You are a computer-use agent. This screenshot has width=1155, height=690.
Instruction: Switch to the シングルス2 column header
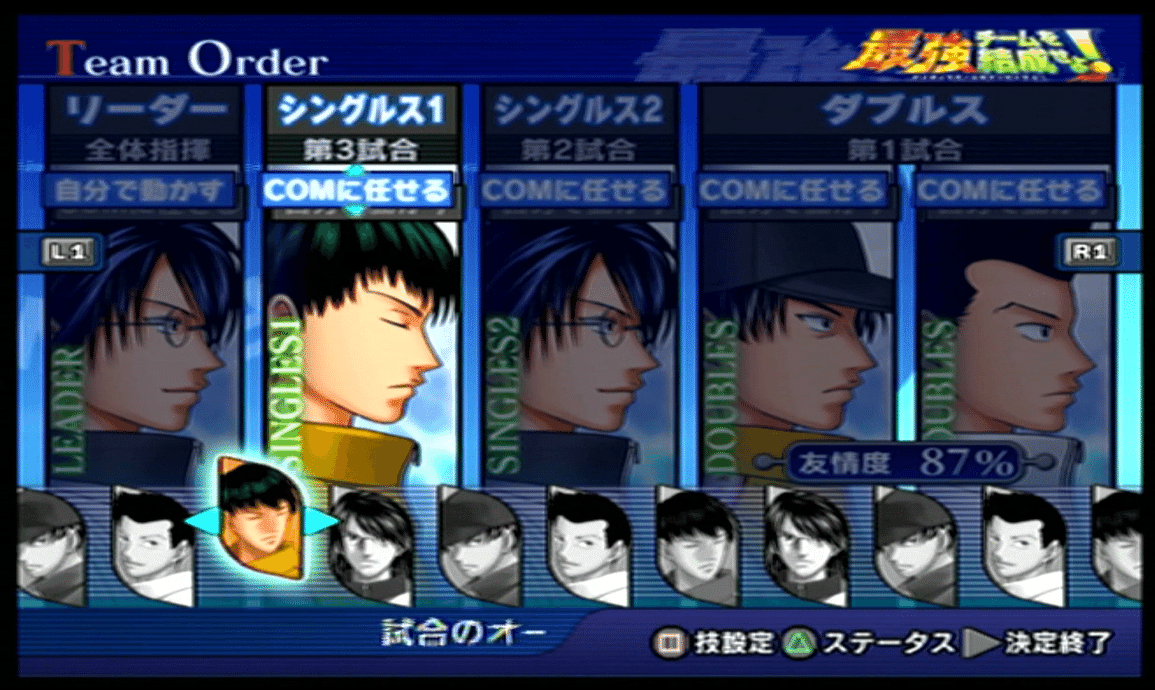[x=578, y=110]
